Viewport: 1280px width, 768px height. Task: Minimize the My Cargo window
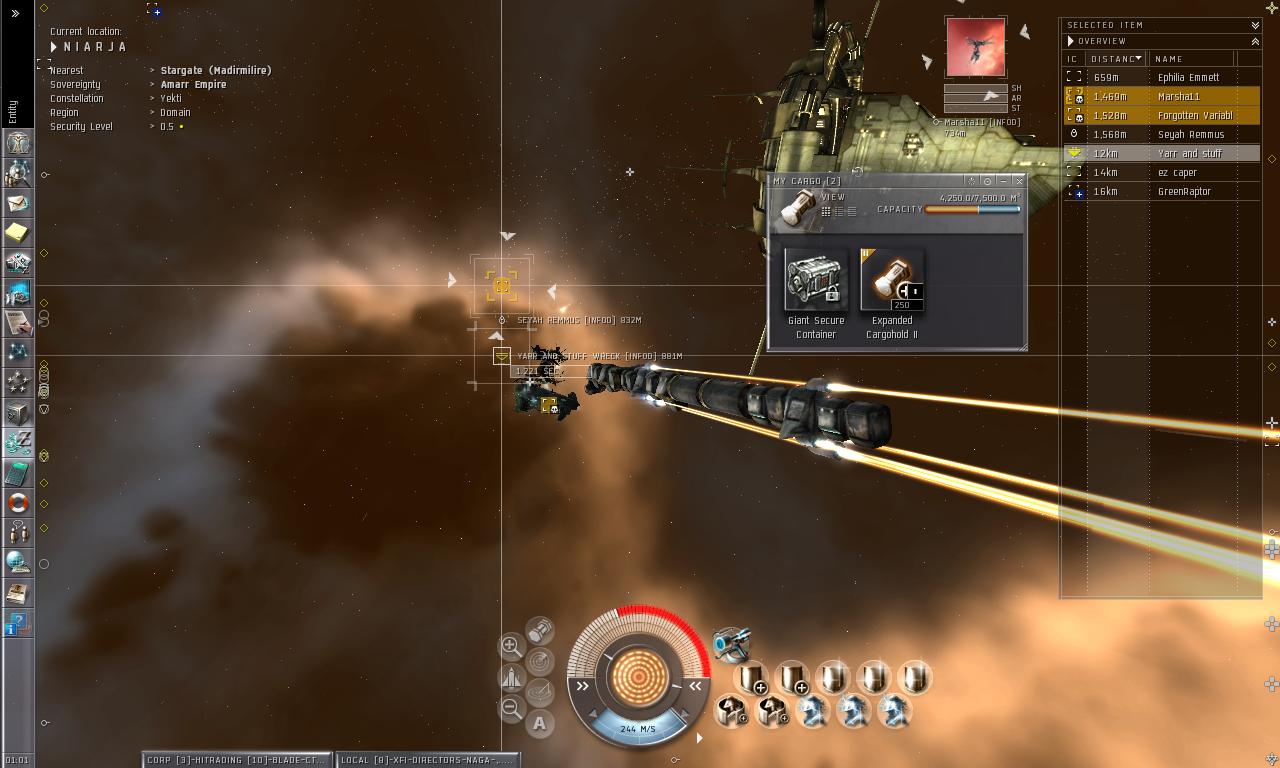pos(1003,181)
